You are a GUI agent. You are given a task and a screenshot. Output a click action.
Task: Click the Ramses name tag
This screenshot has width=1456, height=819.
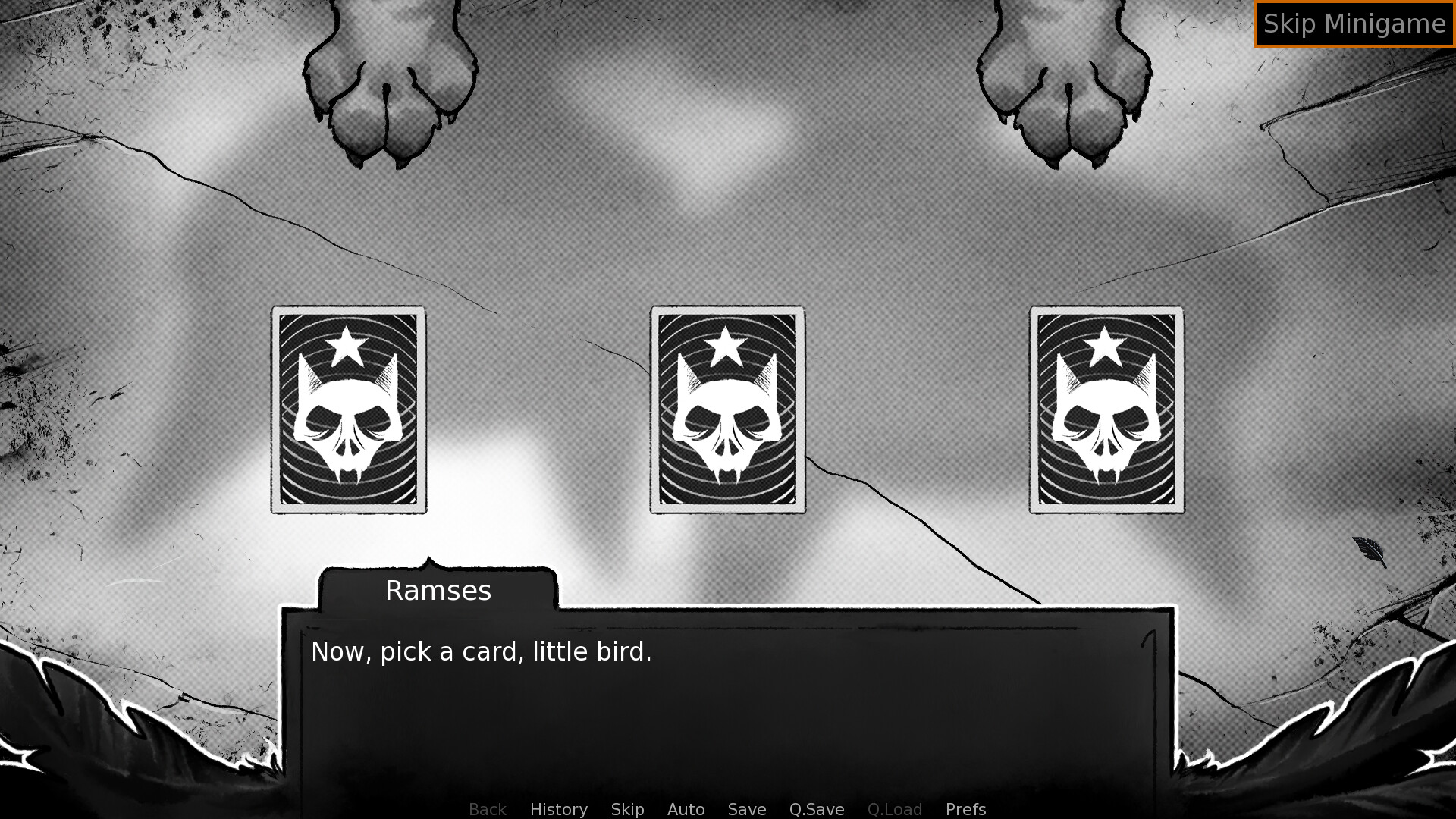tap(438, 590)
